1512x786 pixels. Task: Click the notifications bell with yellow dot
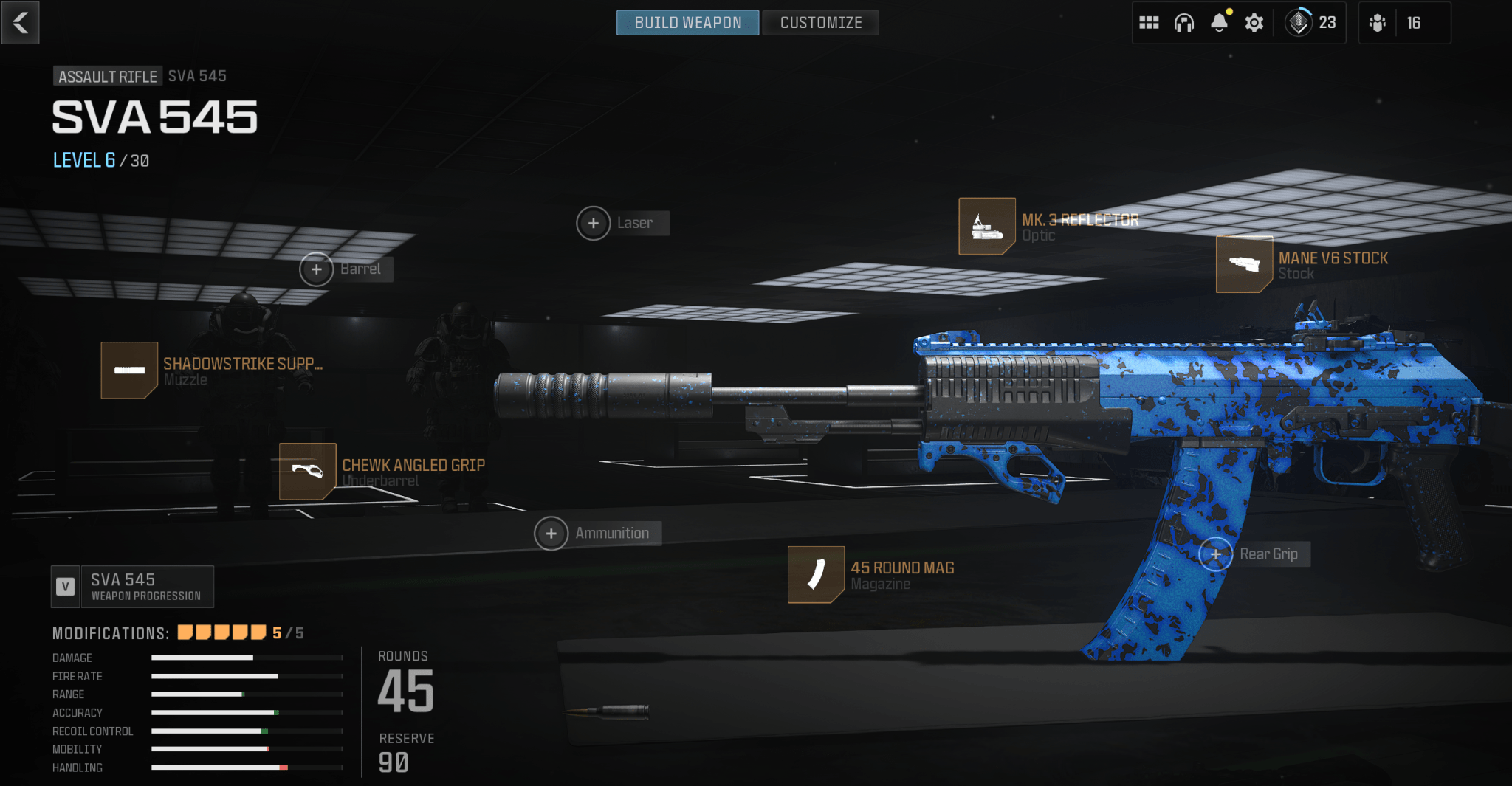pos(1219,23)
